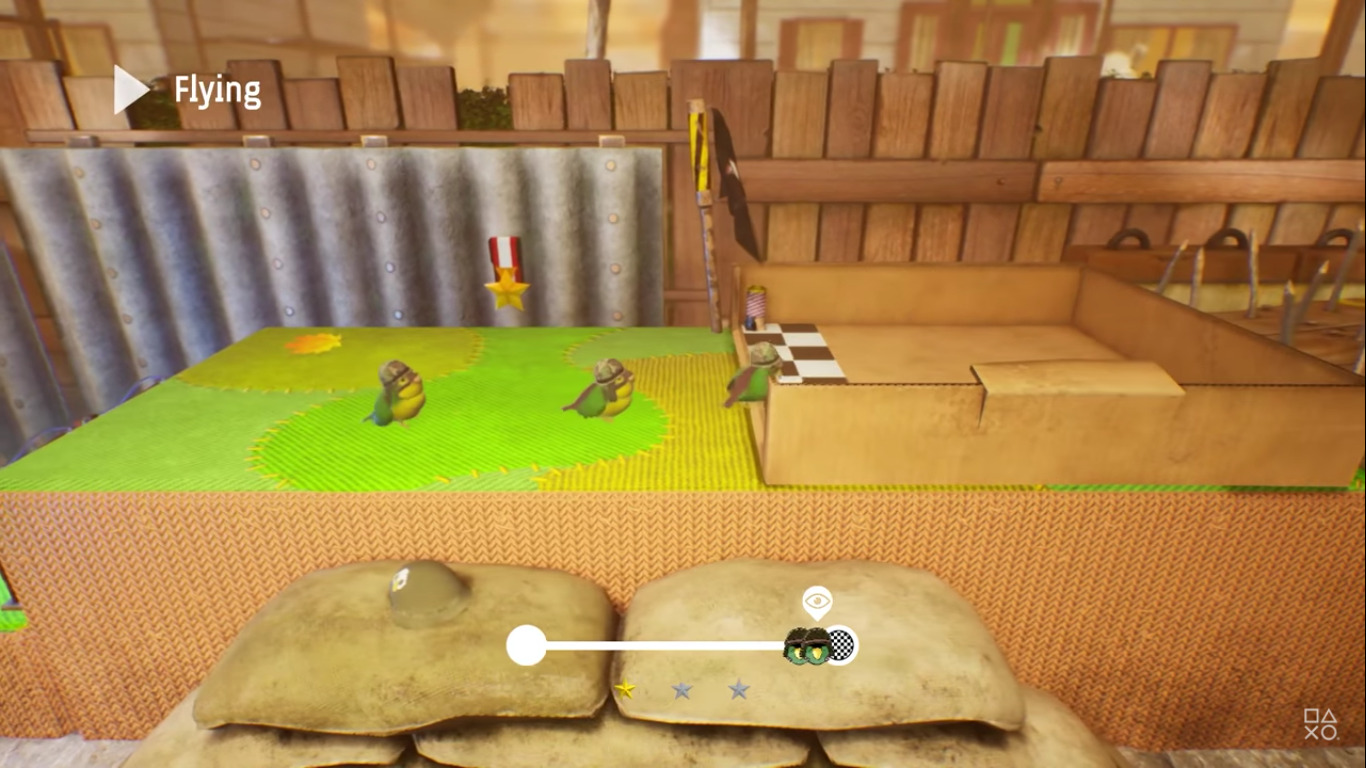
Task: Click the play triangle beside Flying
Action: coord(130,90)
